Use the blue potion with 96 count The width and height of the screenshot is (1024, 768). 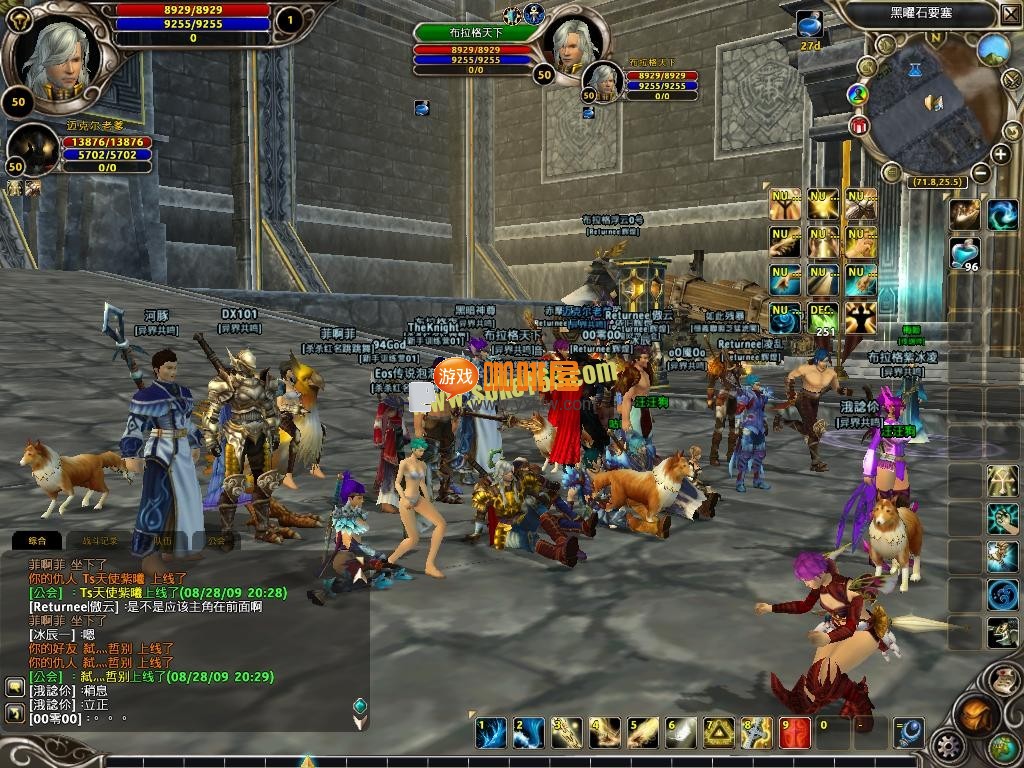(964, 252)
